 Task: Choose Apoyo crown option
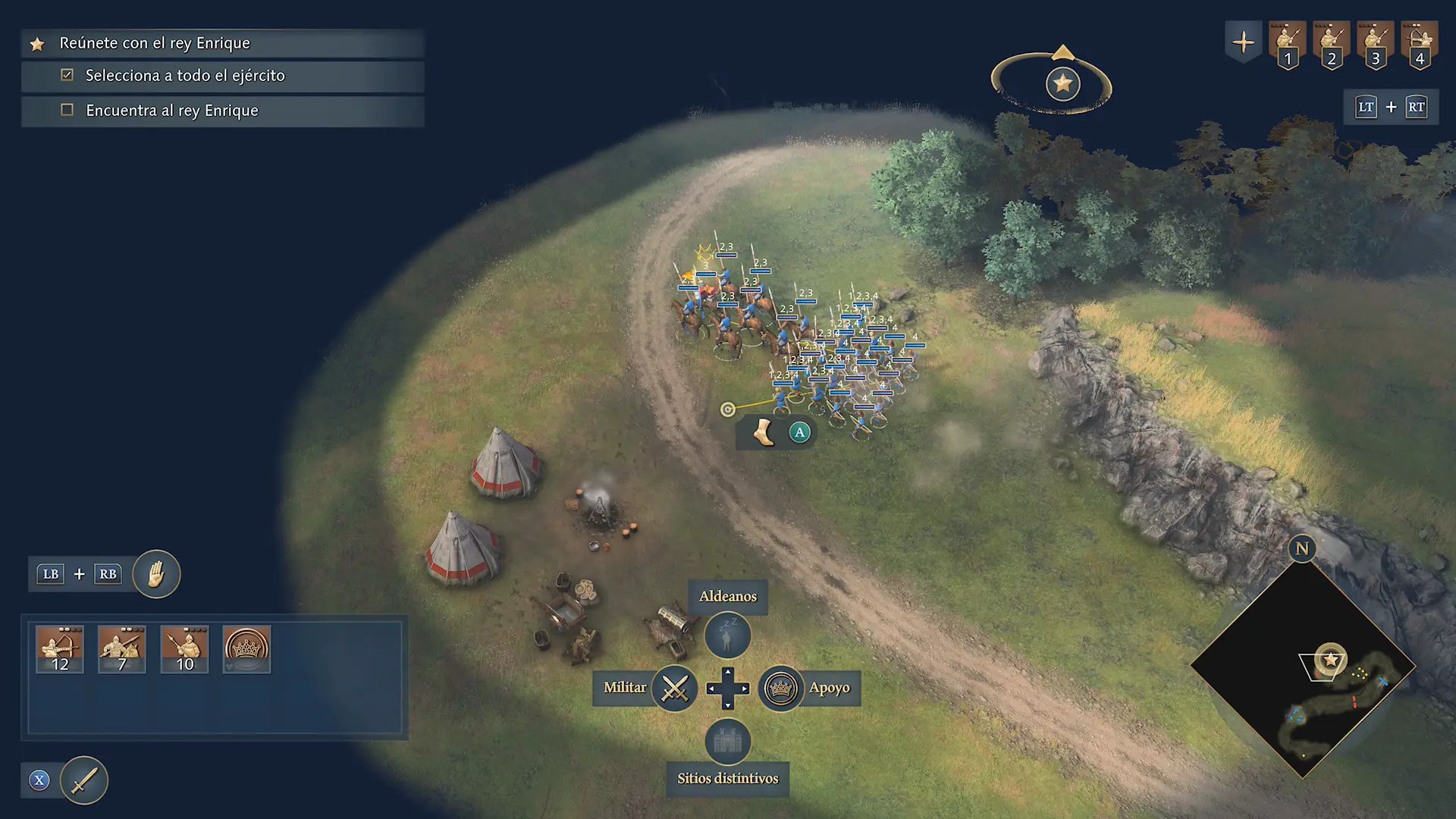[781, 689]
